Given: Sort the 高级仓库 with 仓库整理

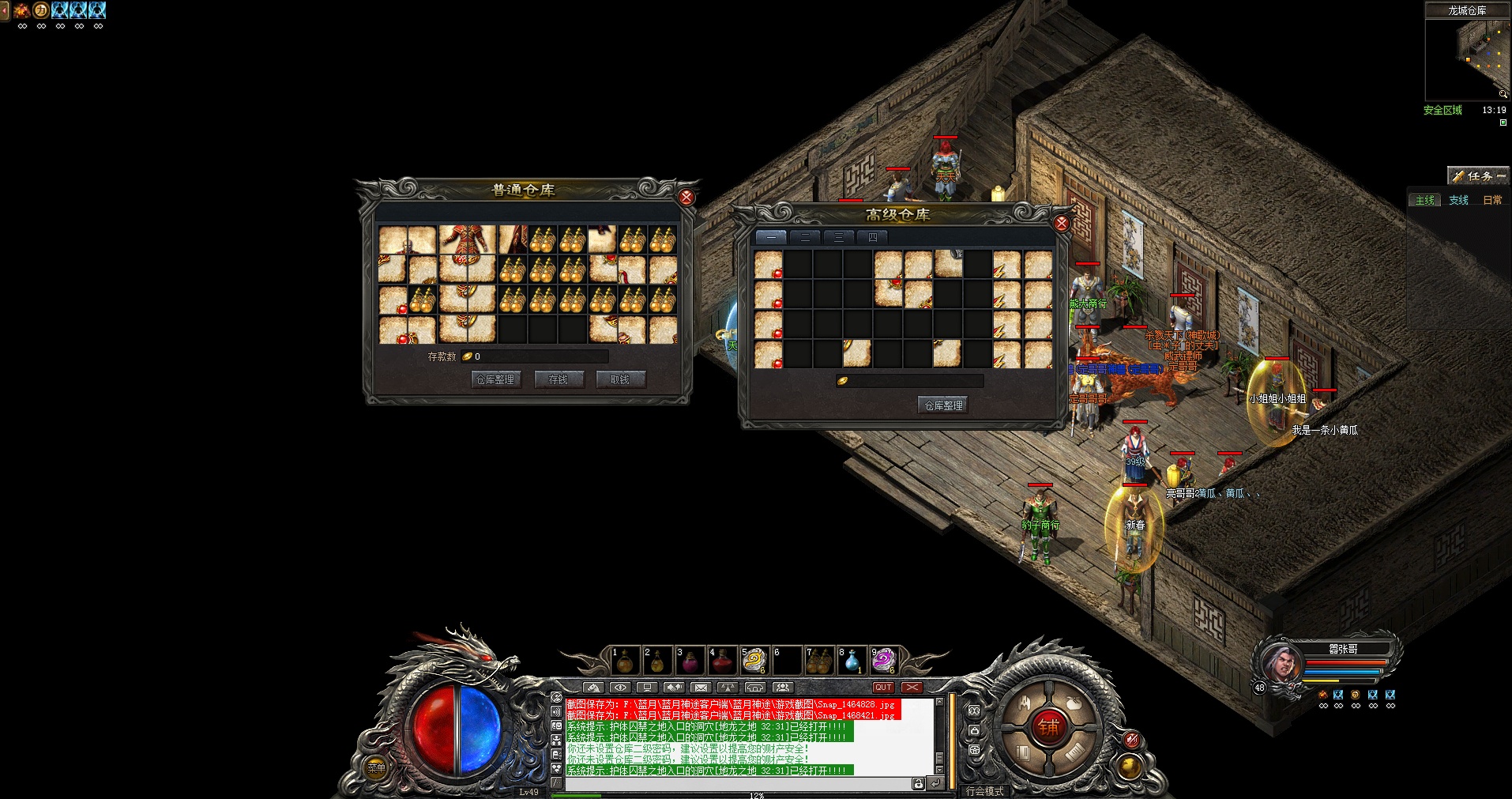Looking at the screenshot, I should click(944, 405).
